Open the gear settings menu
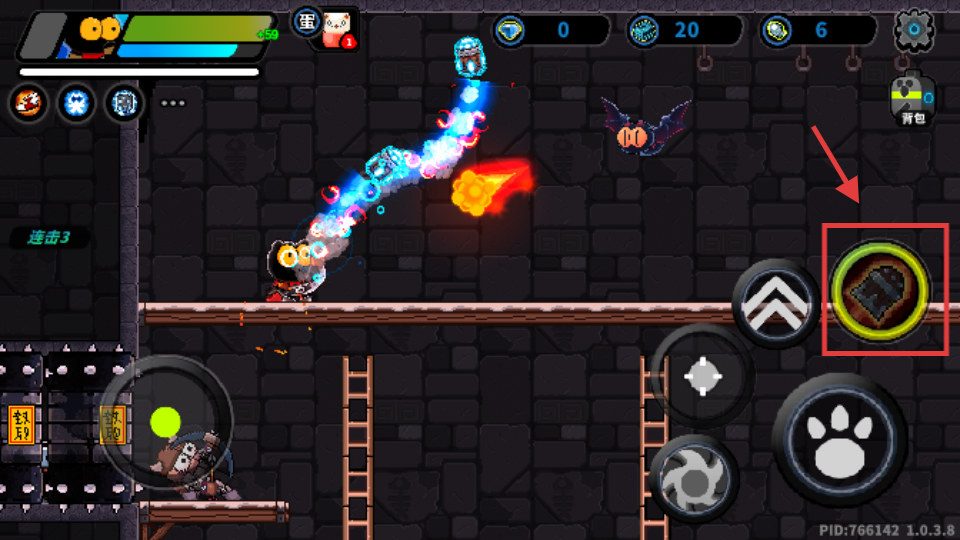The width and height of the screenshot is (960, 540). coord(913,31)
